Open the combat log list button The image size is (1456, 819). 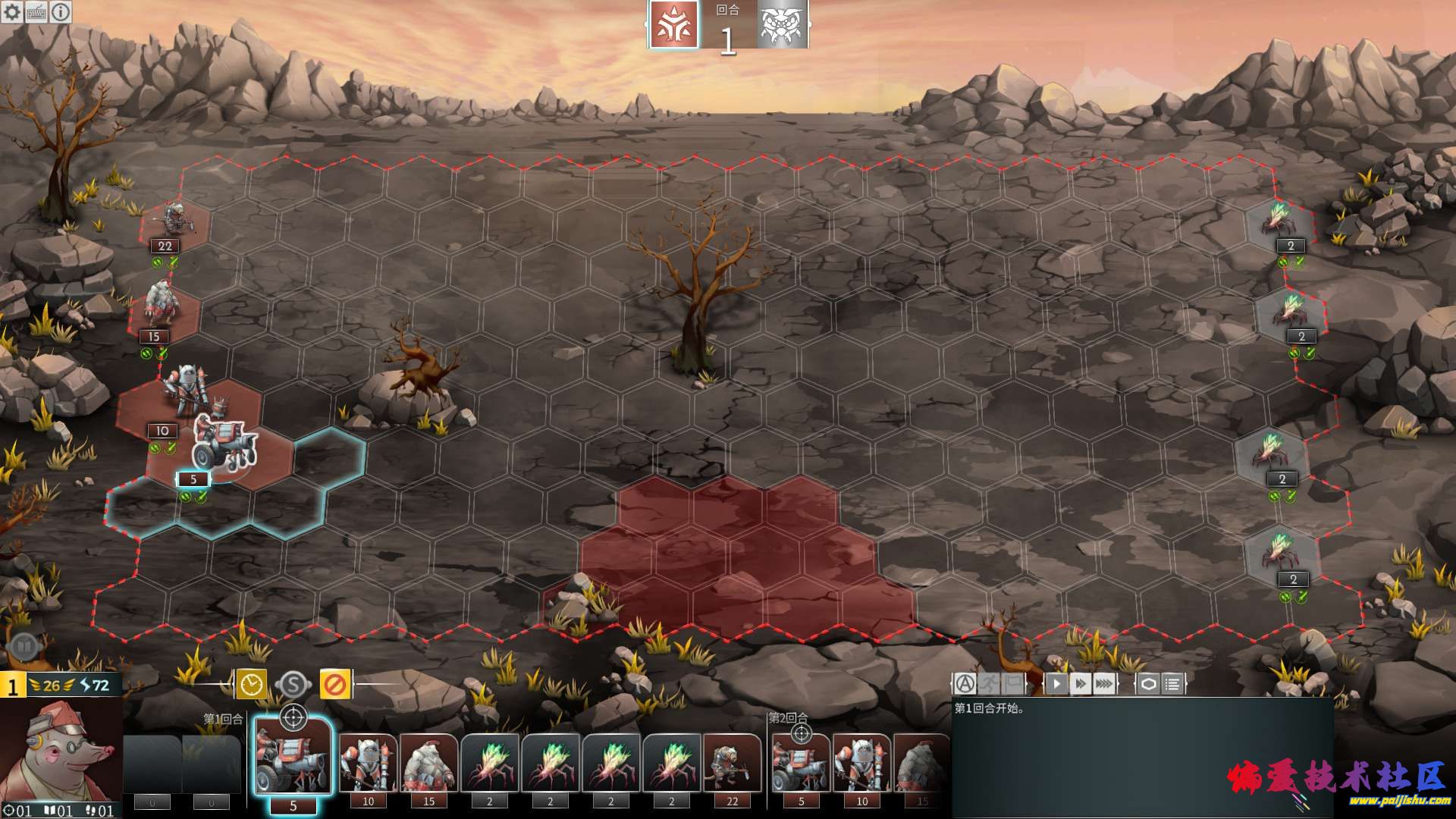pyautogui.click(x=1172, y=684)
